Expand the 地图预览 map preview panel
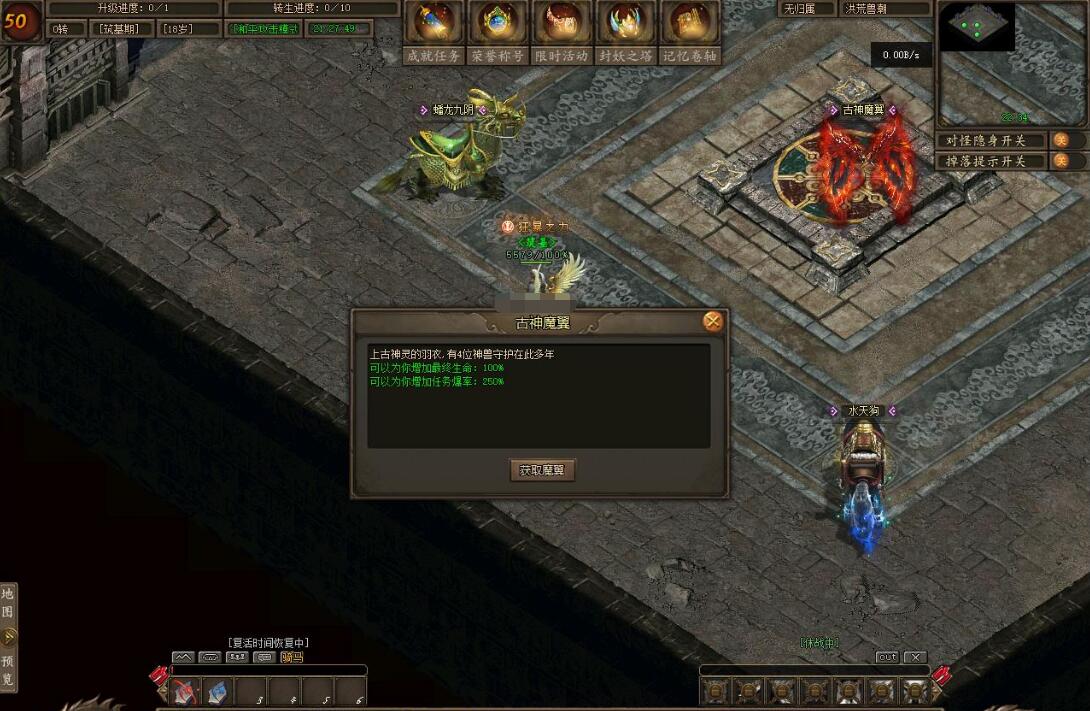This screenshot has width=1090, height=711. click(x=8, y=636)
